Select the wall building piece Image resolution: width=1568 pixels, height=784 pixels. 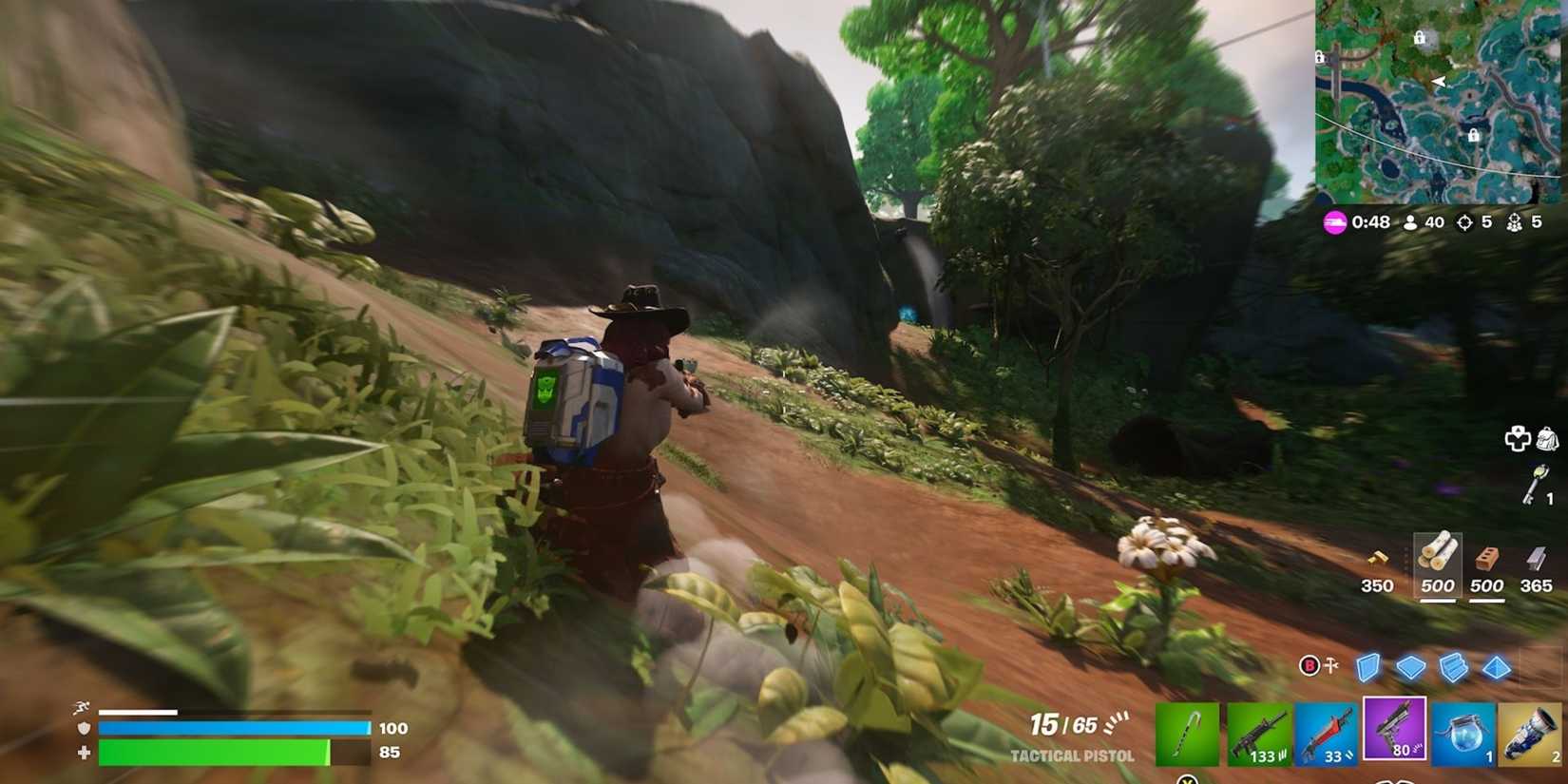pyautogui.click(x=1367, y=668)
